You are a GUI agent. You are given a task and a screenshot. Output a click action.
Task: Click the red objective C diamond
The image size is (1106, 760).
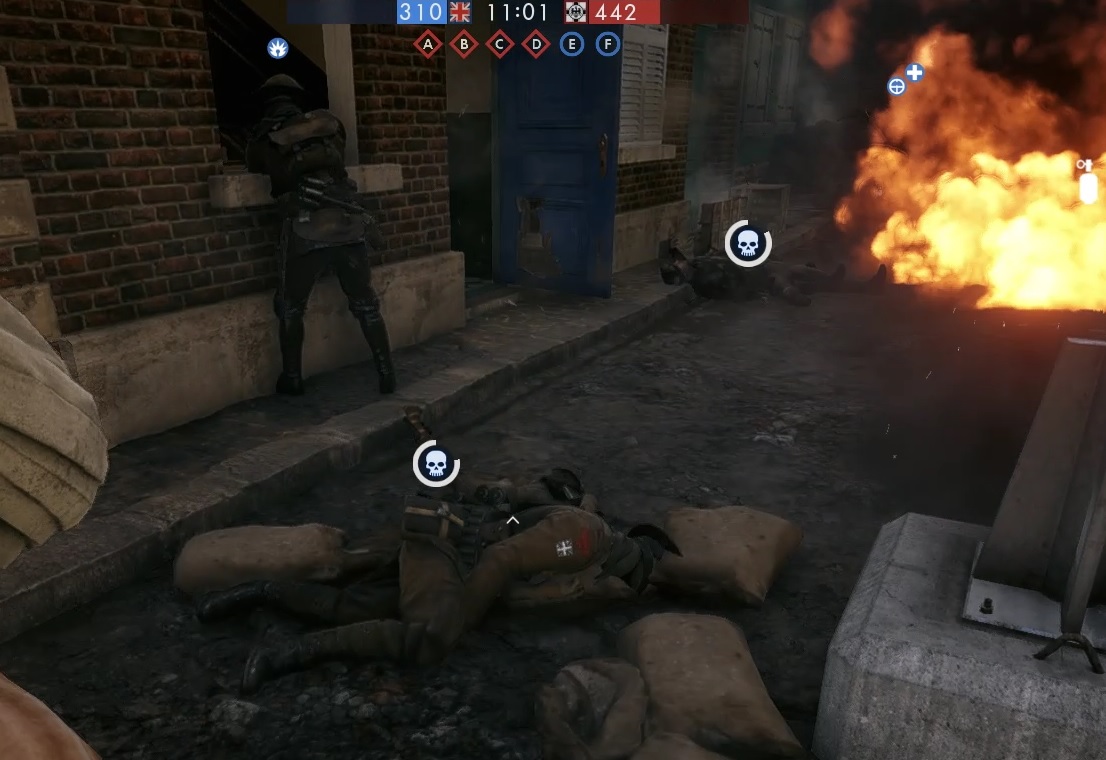click(x=500, y=44)
